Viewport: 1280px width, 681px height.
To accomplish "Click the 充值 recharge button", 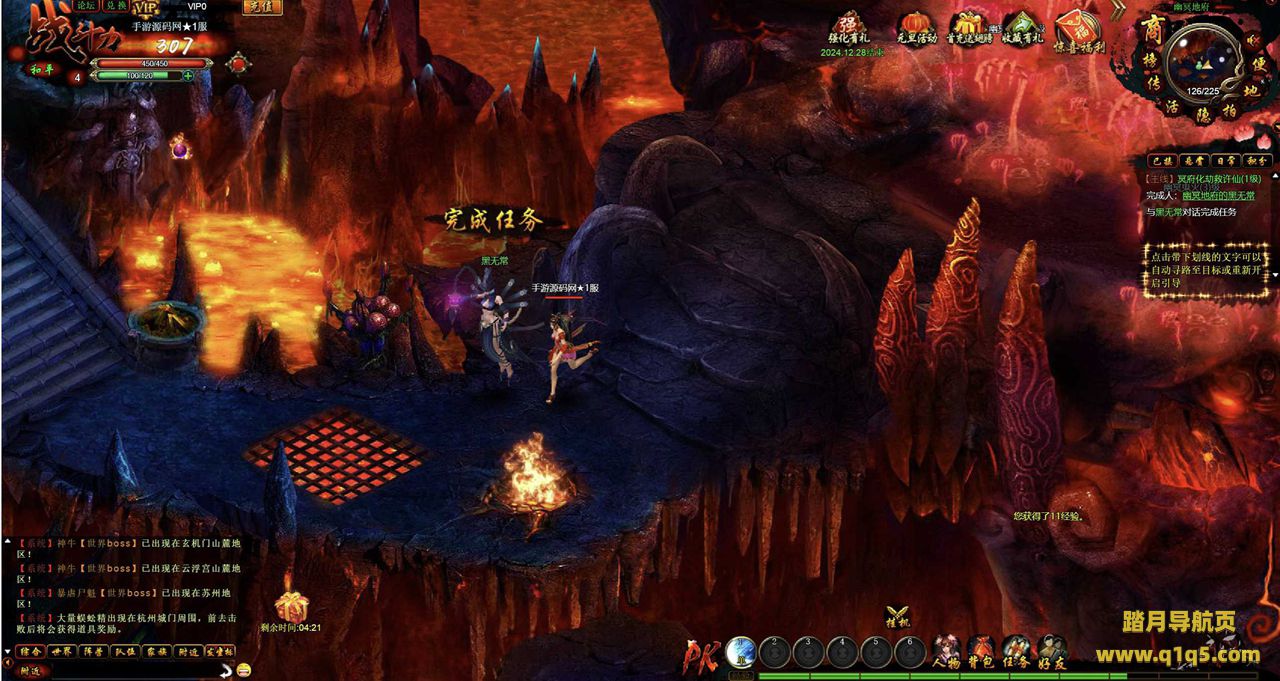I will 262,7.
